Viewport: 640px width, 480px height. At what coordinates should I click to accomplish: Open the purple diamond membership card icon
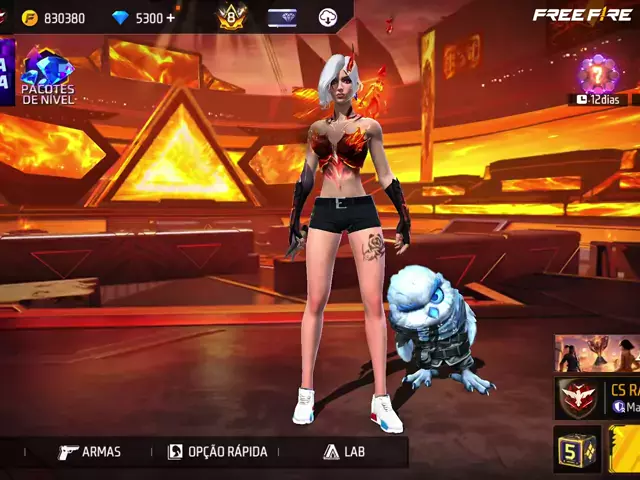click(x=281, y=17)
